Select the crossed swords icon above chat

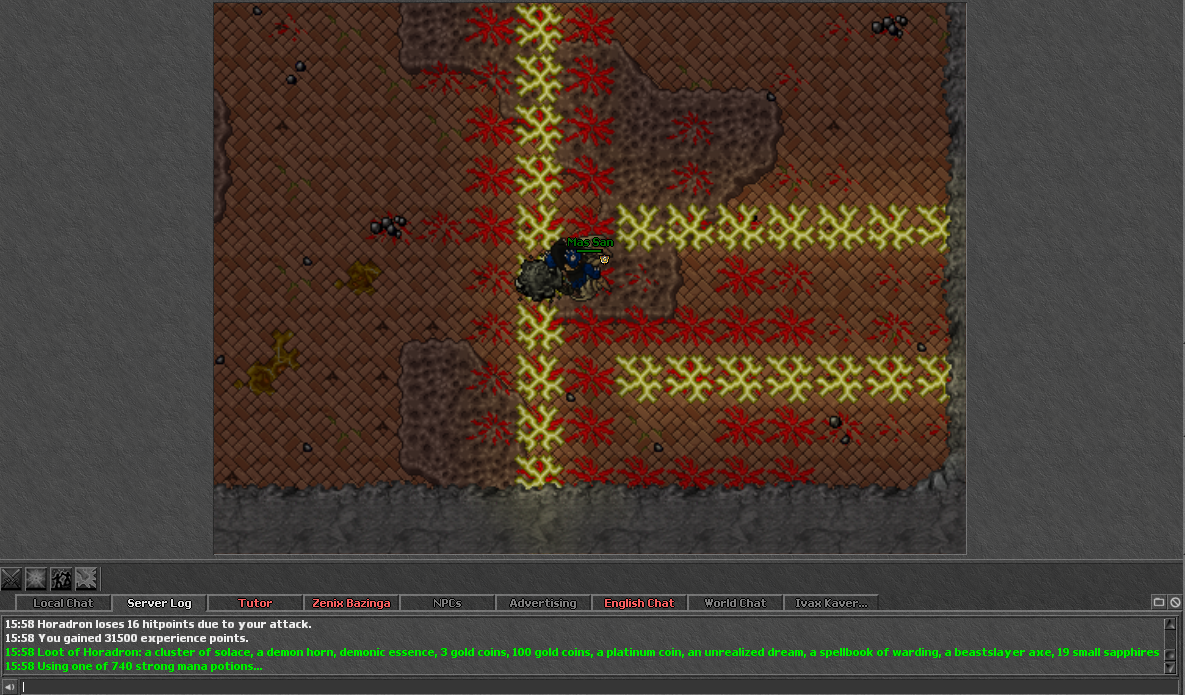11,578
